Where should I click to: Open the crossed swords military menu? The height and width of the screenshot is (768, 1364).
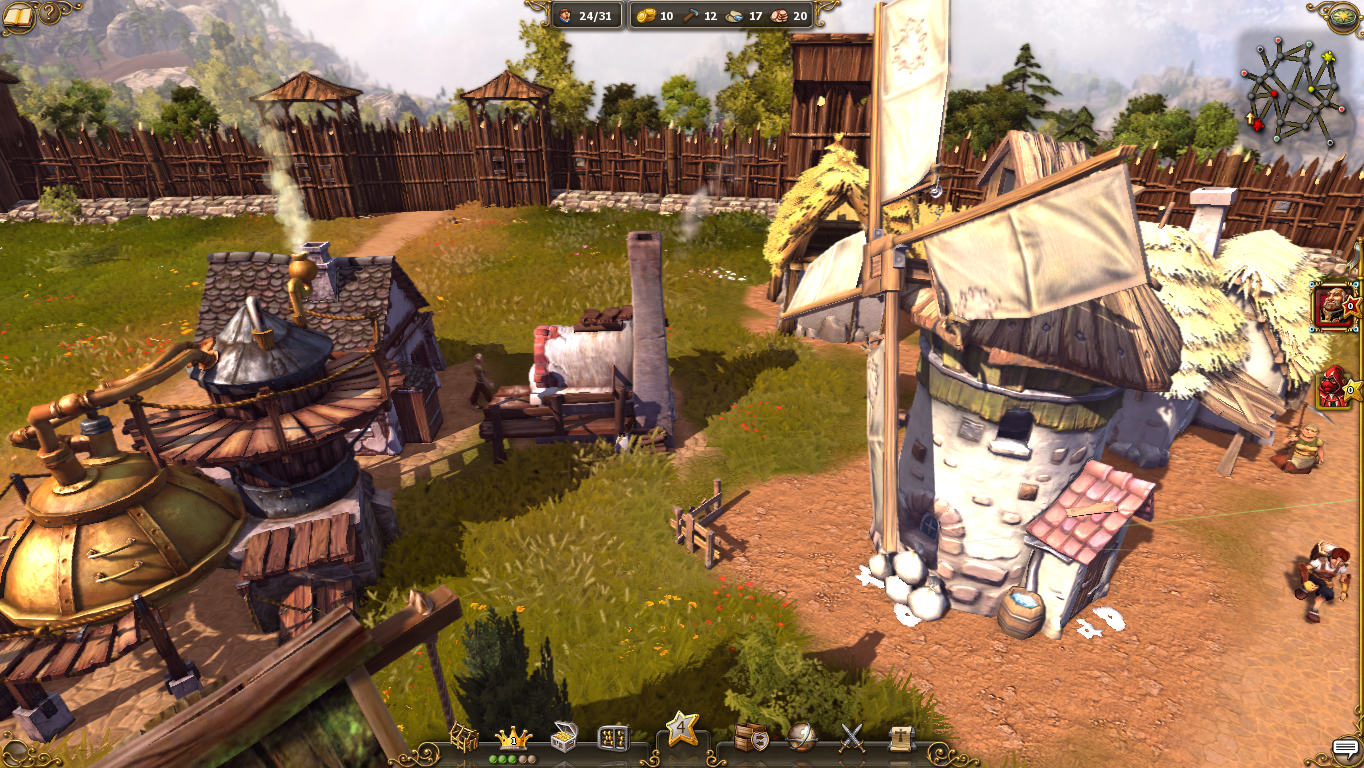(x=851, y=738)
